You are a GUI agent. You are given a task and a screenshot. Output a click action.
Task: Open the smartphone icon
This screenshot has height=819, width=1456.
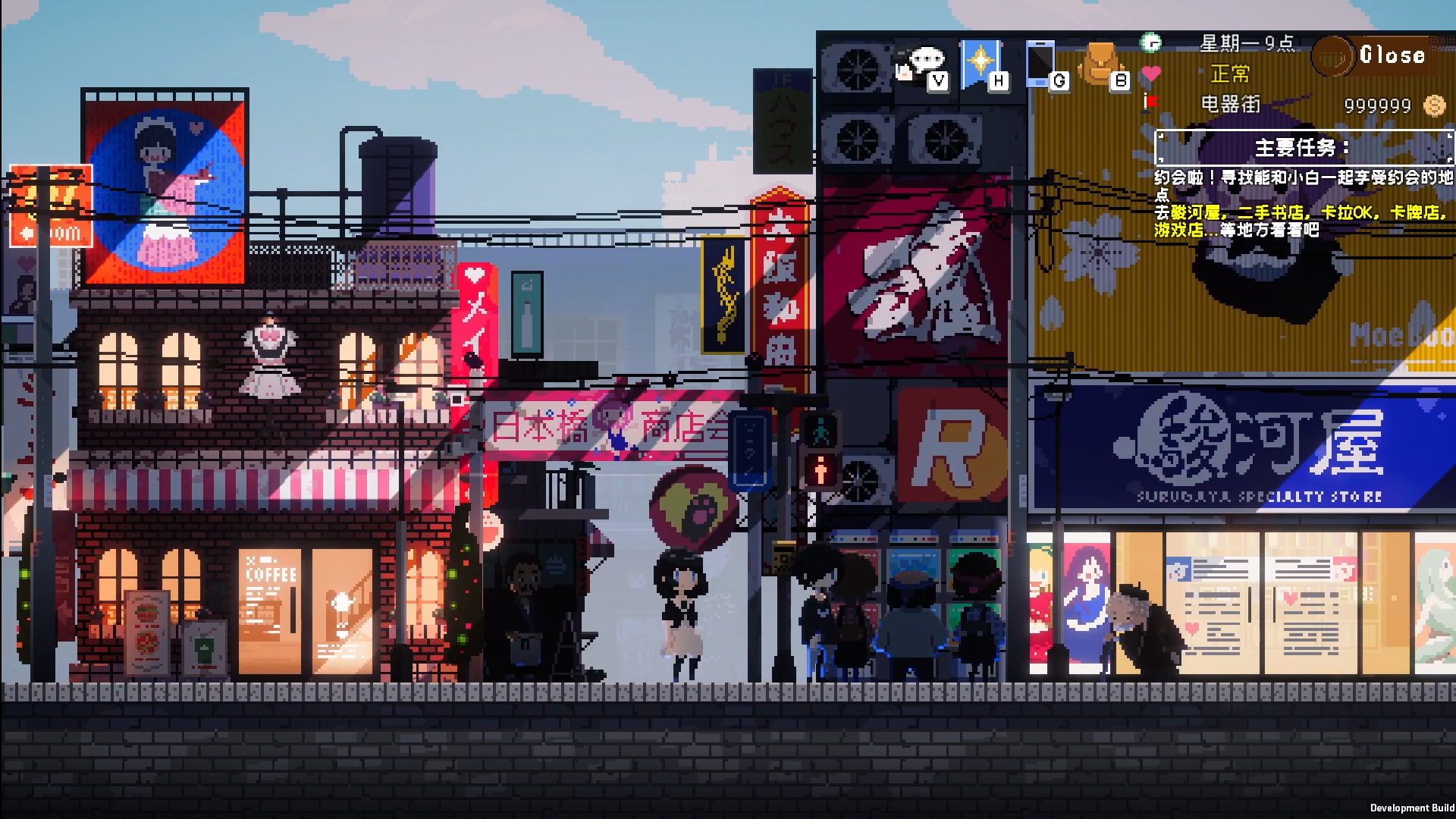tap(1041, 63)
